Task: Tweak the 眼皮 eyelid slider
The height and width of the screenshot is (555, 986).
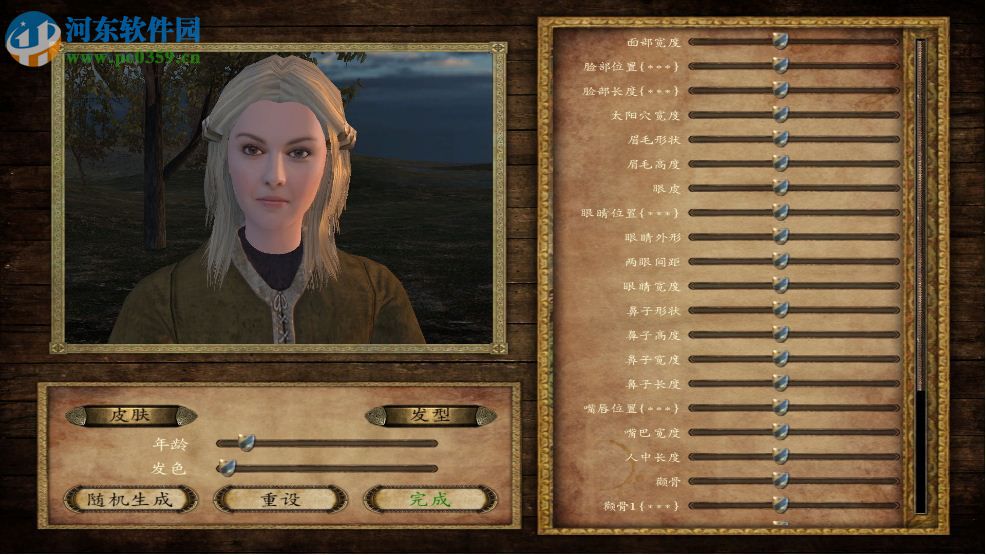Action: tap(780, 187)
